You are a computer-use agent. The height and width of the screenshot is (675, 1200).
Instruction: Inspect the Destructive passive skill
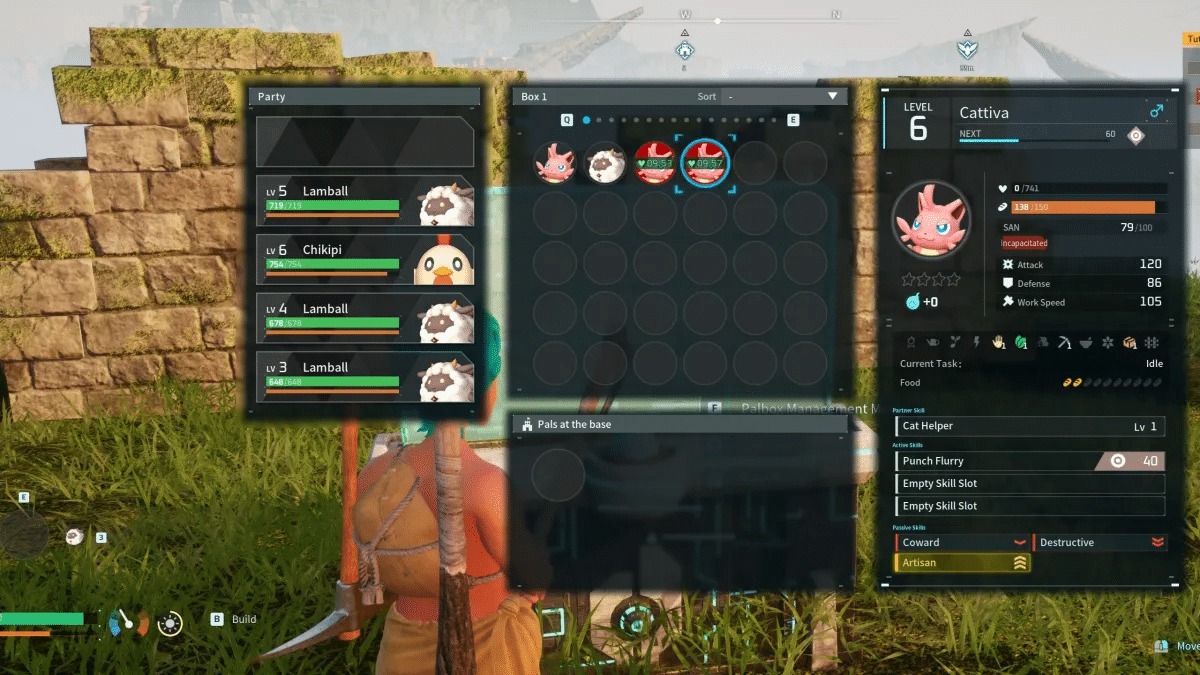1099,543
